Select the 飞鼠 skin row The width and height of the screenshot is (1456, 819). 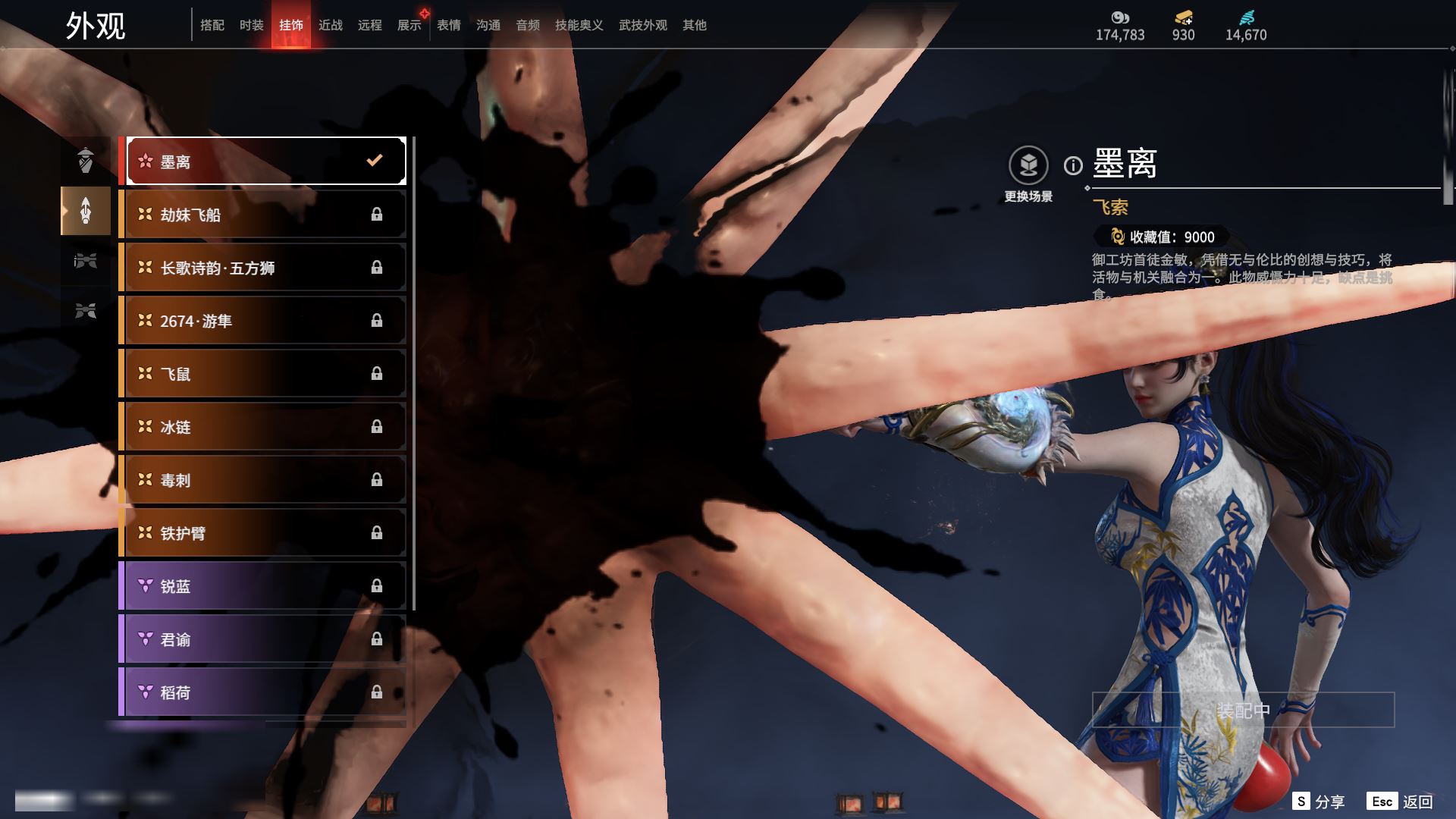click(x=264, y=374)
